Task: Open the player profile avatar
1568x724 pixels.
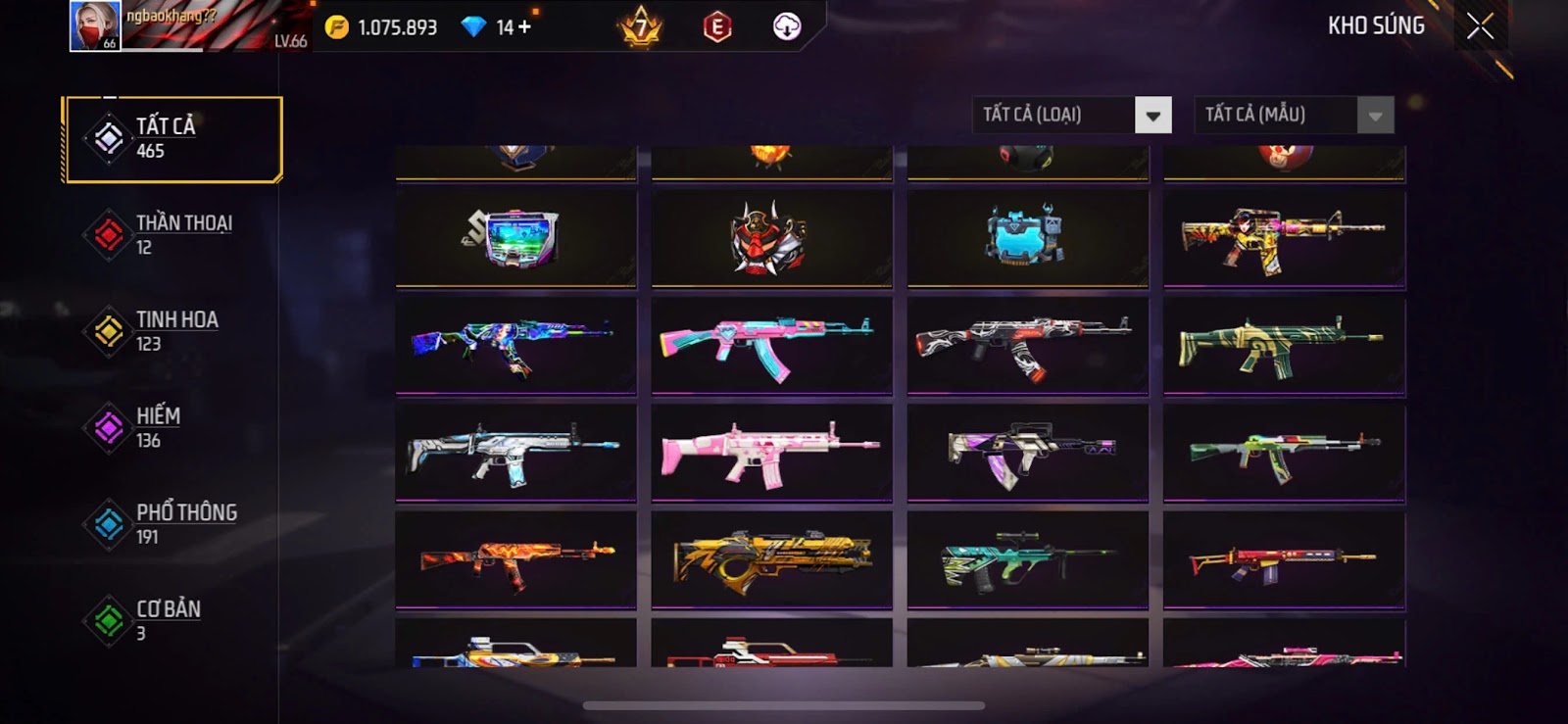Action: click(95, 25)
